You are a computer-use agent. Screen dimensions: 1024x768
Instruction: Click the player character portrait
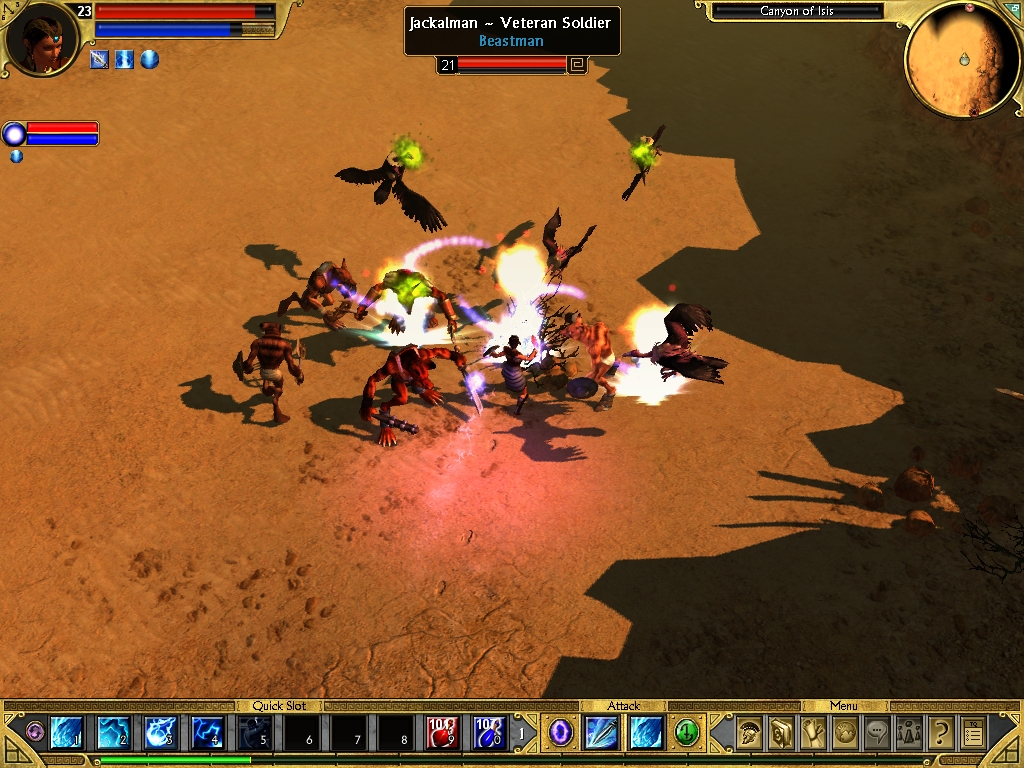coord(42,38)
